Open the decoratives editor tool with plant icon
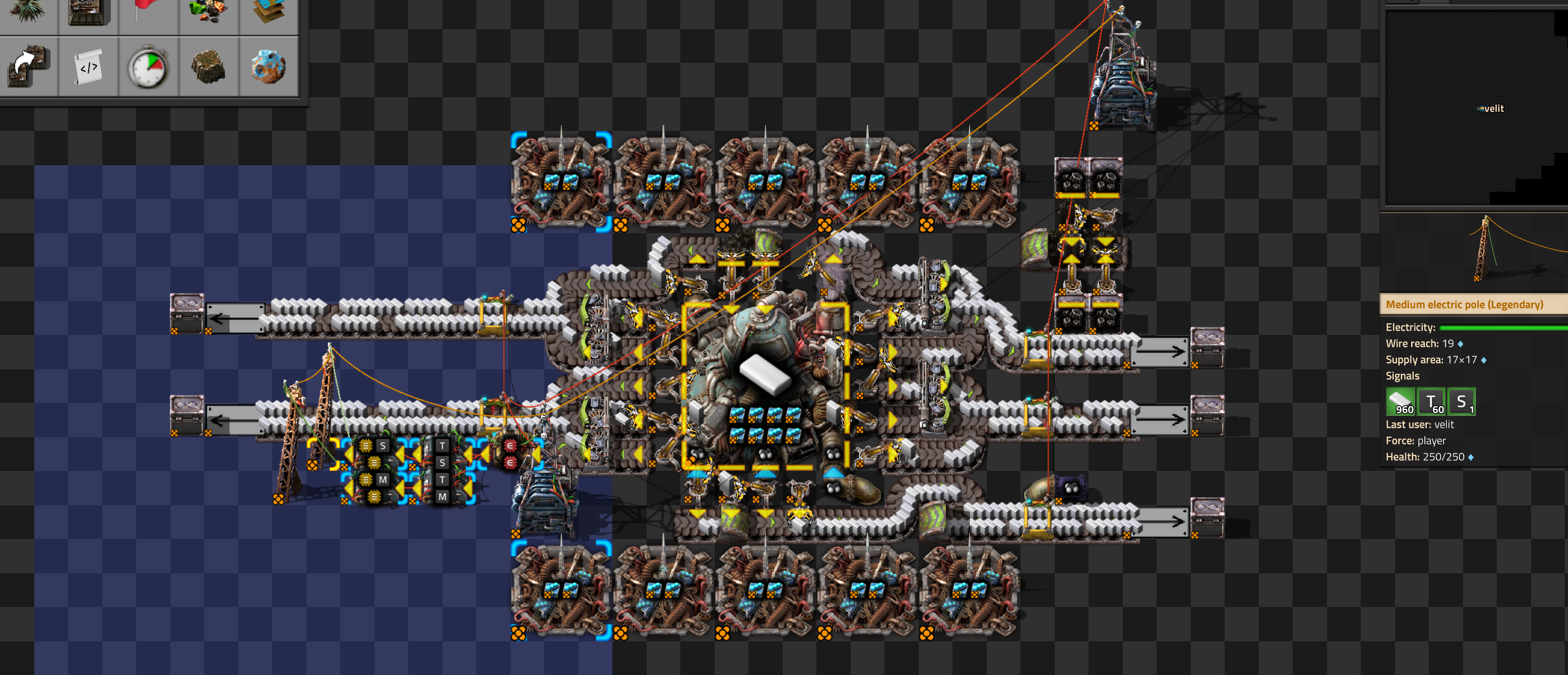The height and width of the screenshot is (675, 1568). [x=27, y=12]
